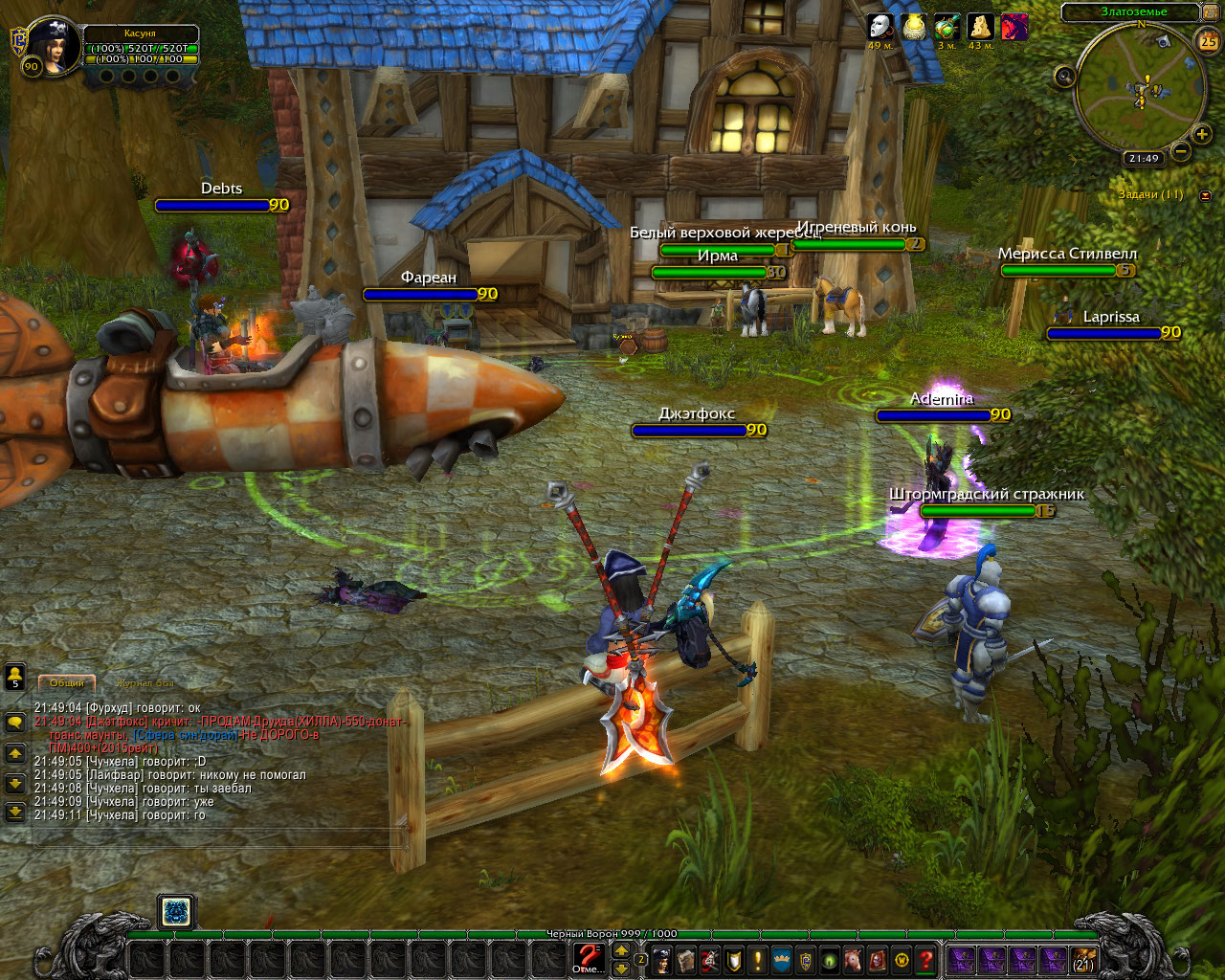Select the Общий chat tab
1225x980 pixels.
[x=67, y=683]
